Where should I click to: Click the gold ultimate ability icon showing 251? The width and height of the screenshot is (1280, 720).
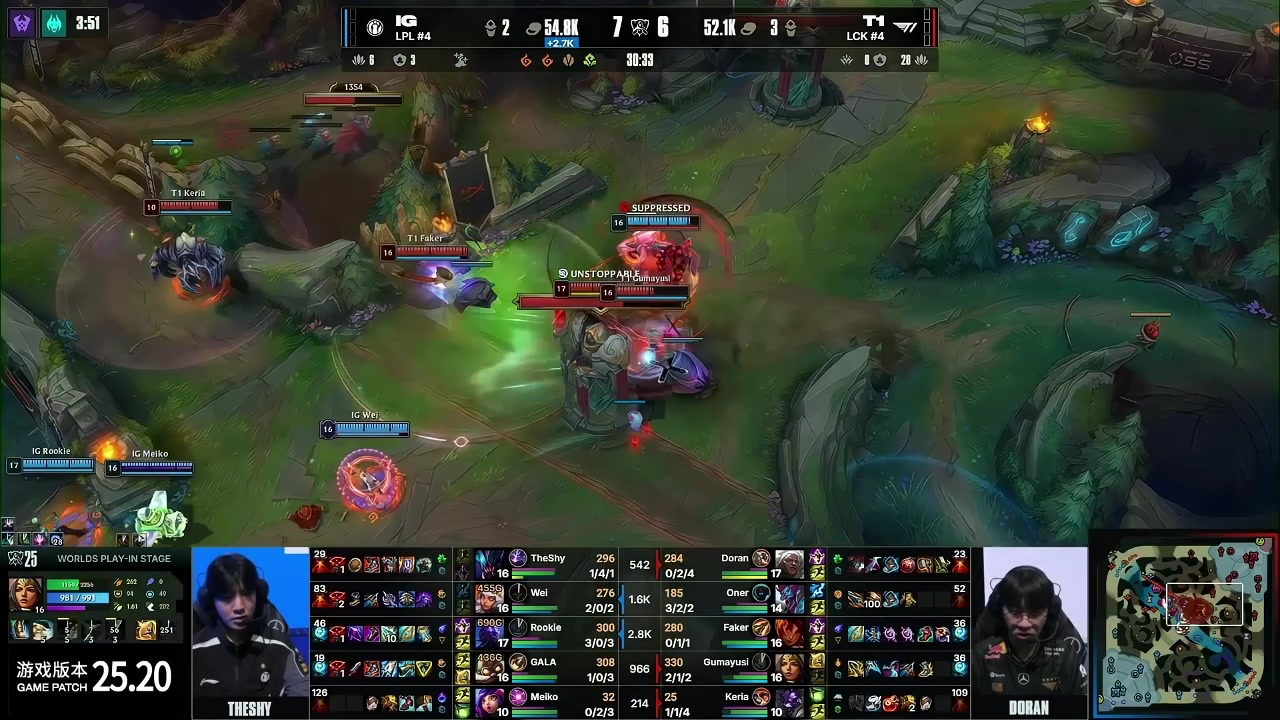[147, 630]
